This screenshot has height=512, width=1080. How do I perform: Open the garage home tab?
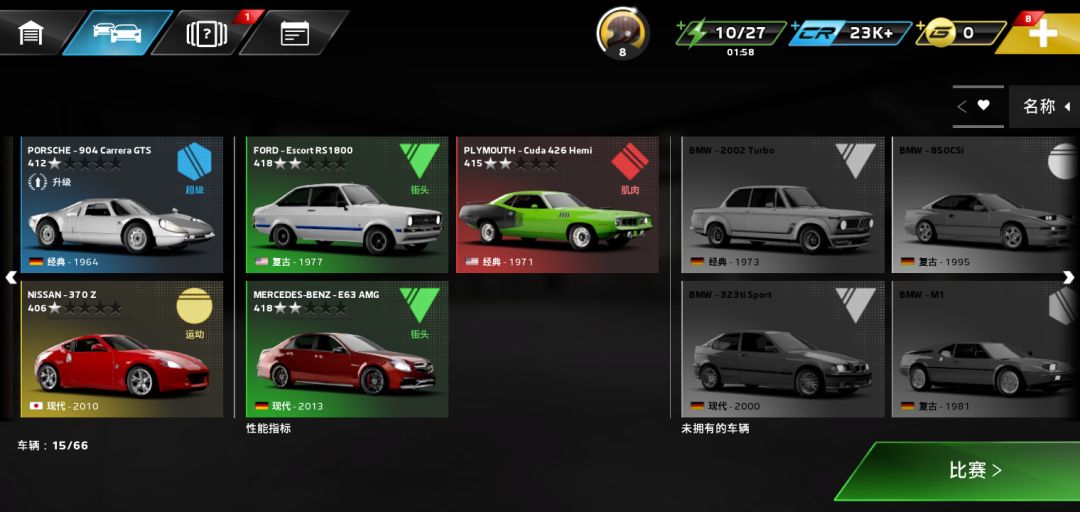[x=32, y=33]
